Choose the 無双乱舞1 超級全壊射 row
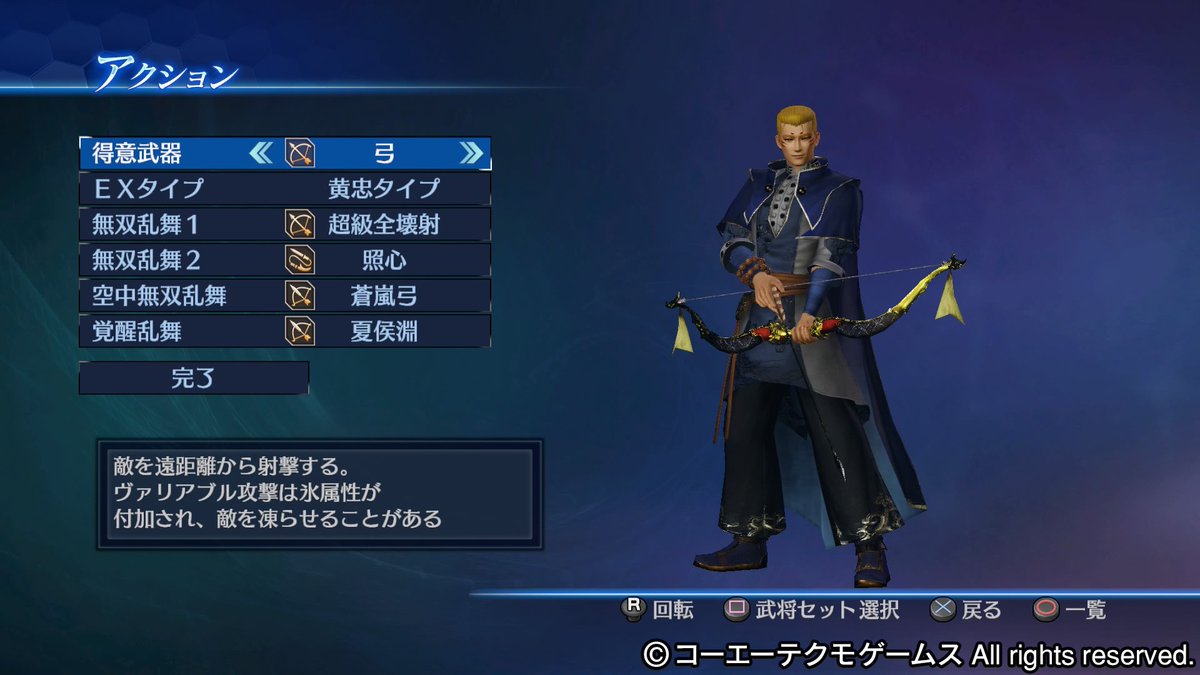This screenshot has height=675, width=1200. [x=284, y=225]
